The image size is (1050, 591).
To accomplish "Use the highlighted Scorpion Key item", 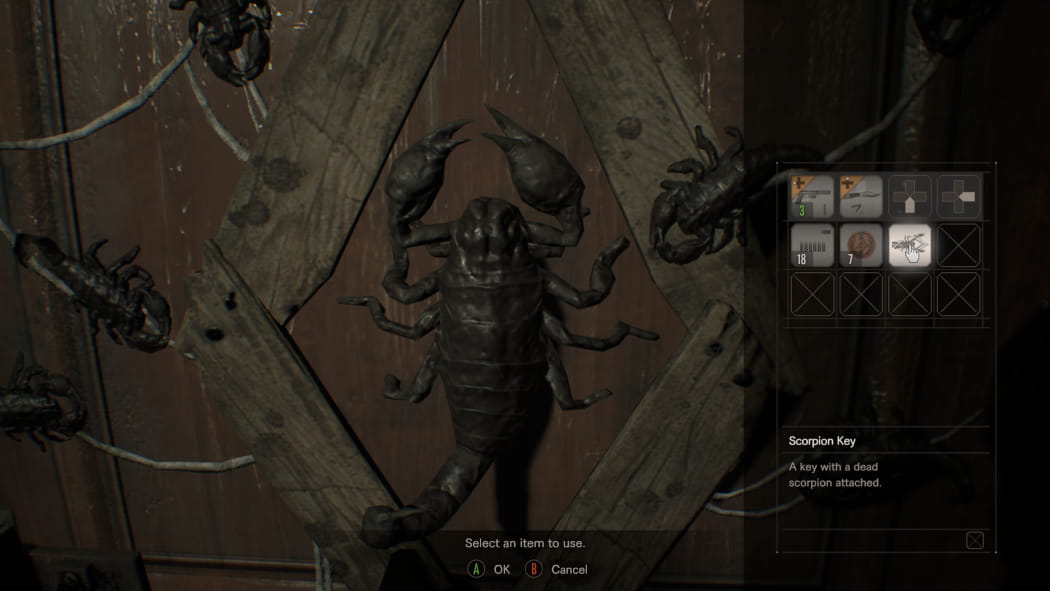I will coord(909,245).
